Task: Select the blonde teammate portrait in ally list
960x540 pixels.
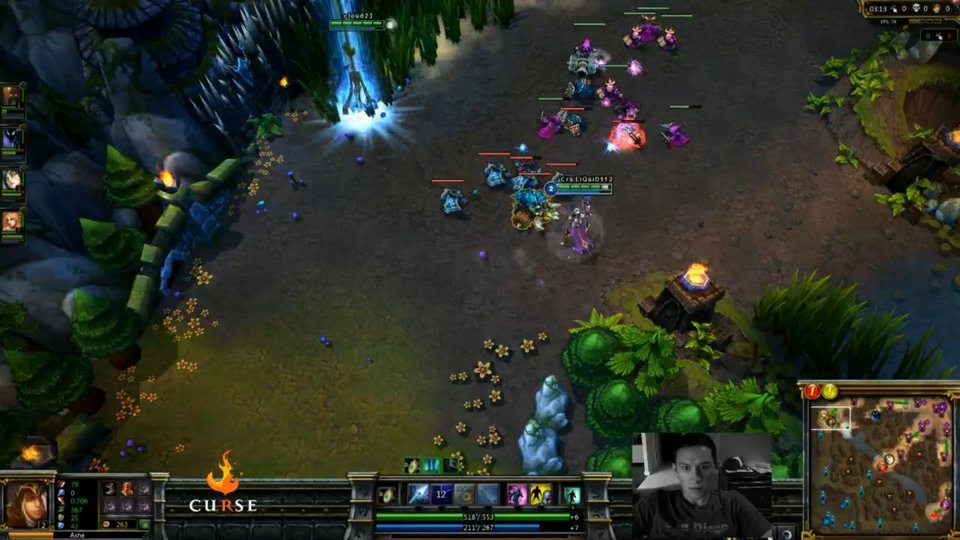Action: (x=12, y=221)
